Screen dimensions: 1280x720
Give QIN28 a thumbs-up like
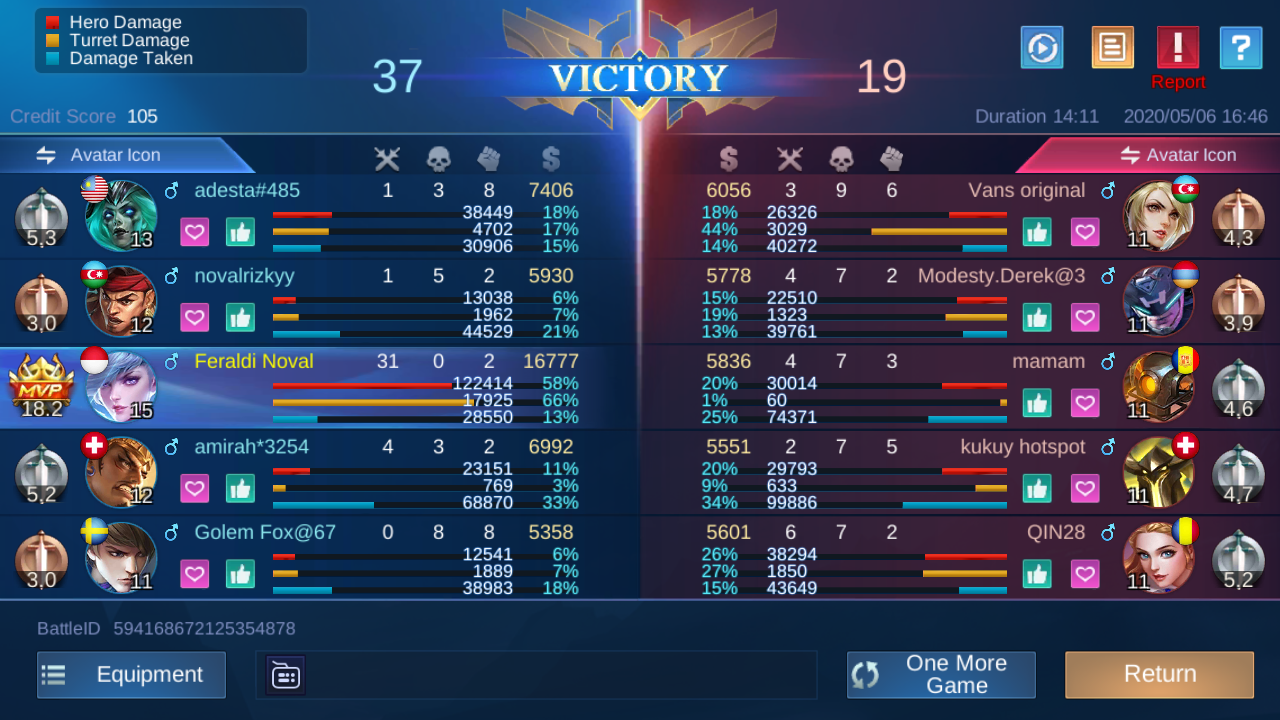1037,574
